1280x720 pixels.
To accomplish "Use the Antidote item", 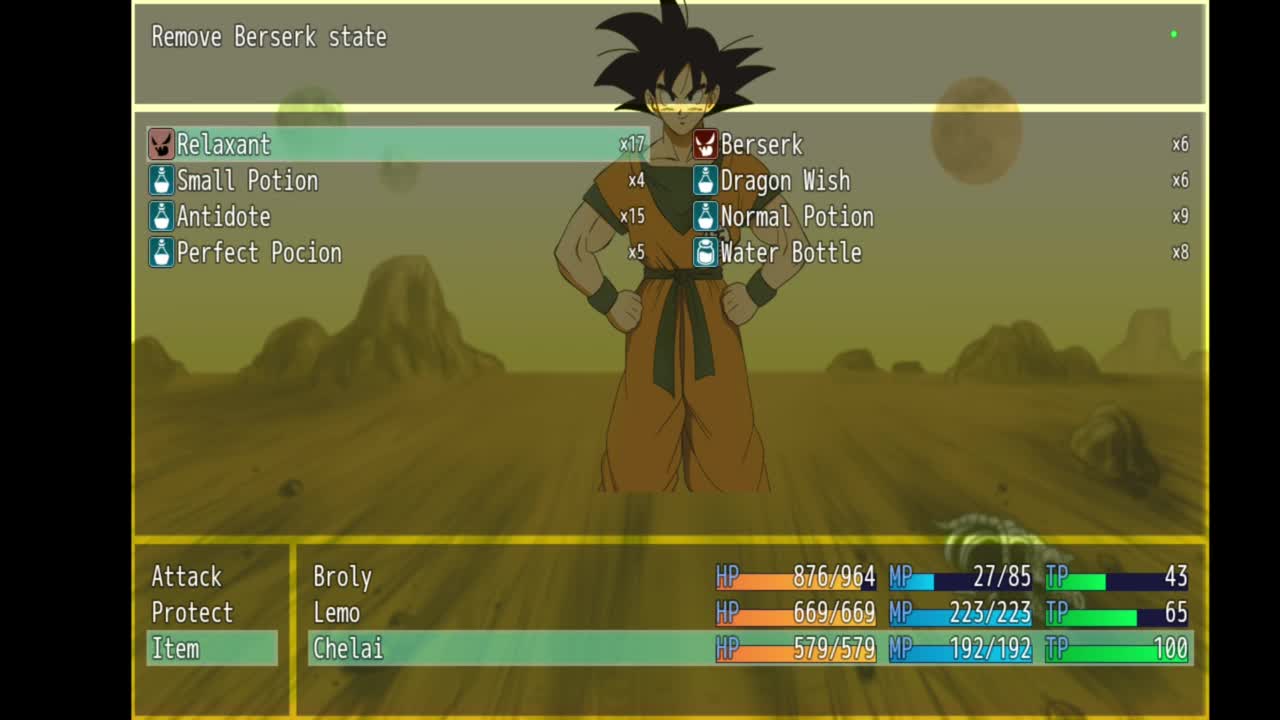I will (223, 217).
